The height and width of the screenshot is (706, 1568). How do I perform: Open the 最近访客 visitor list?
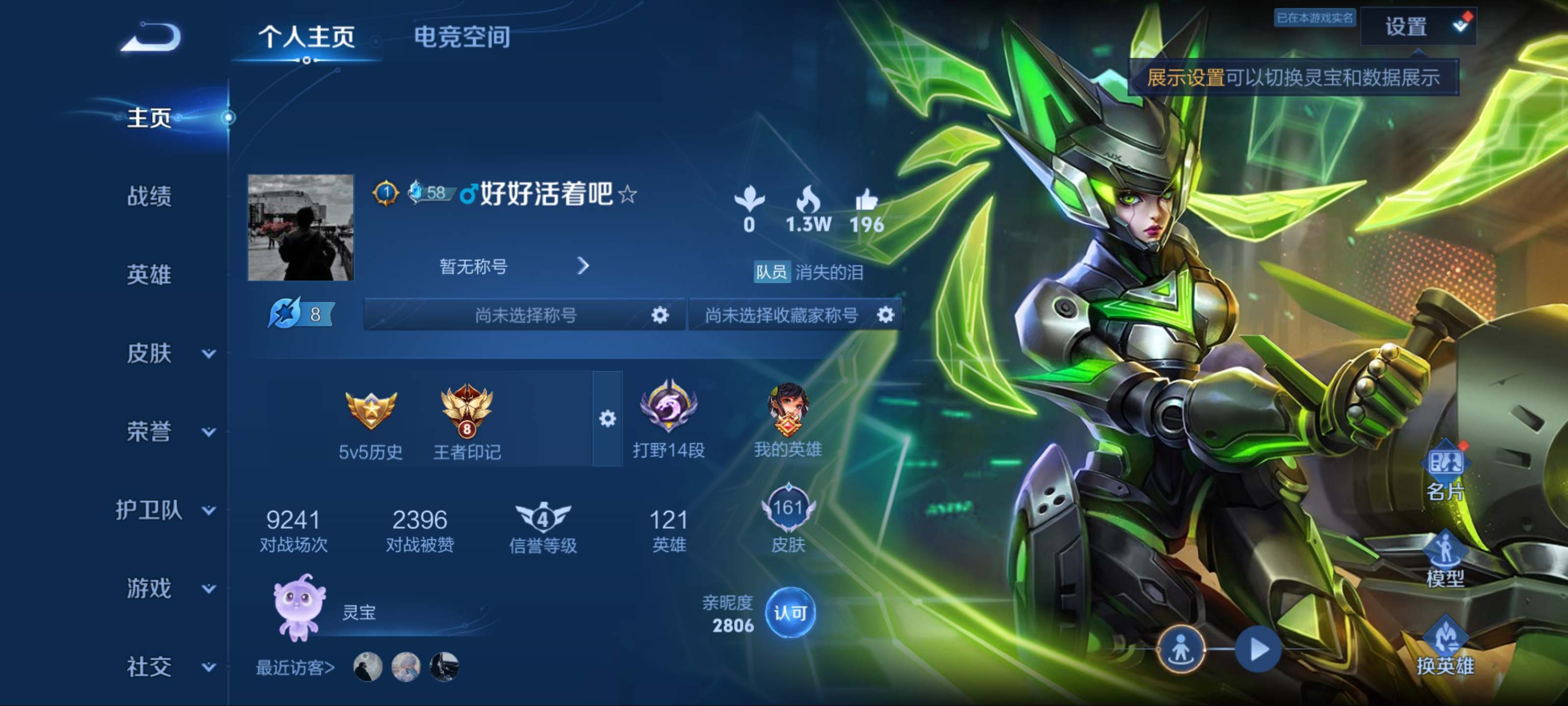[295, 668]
